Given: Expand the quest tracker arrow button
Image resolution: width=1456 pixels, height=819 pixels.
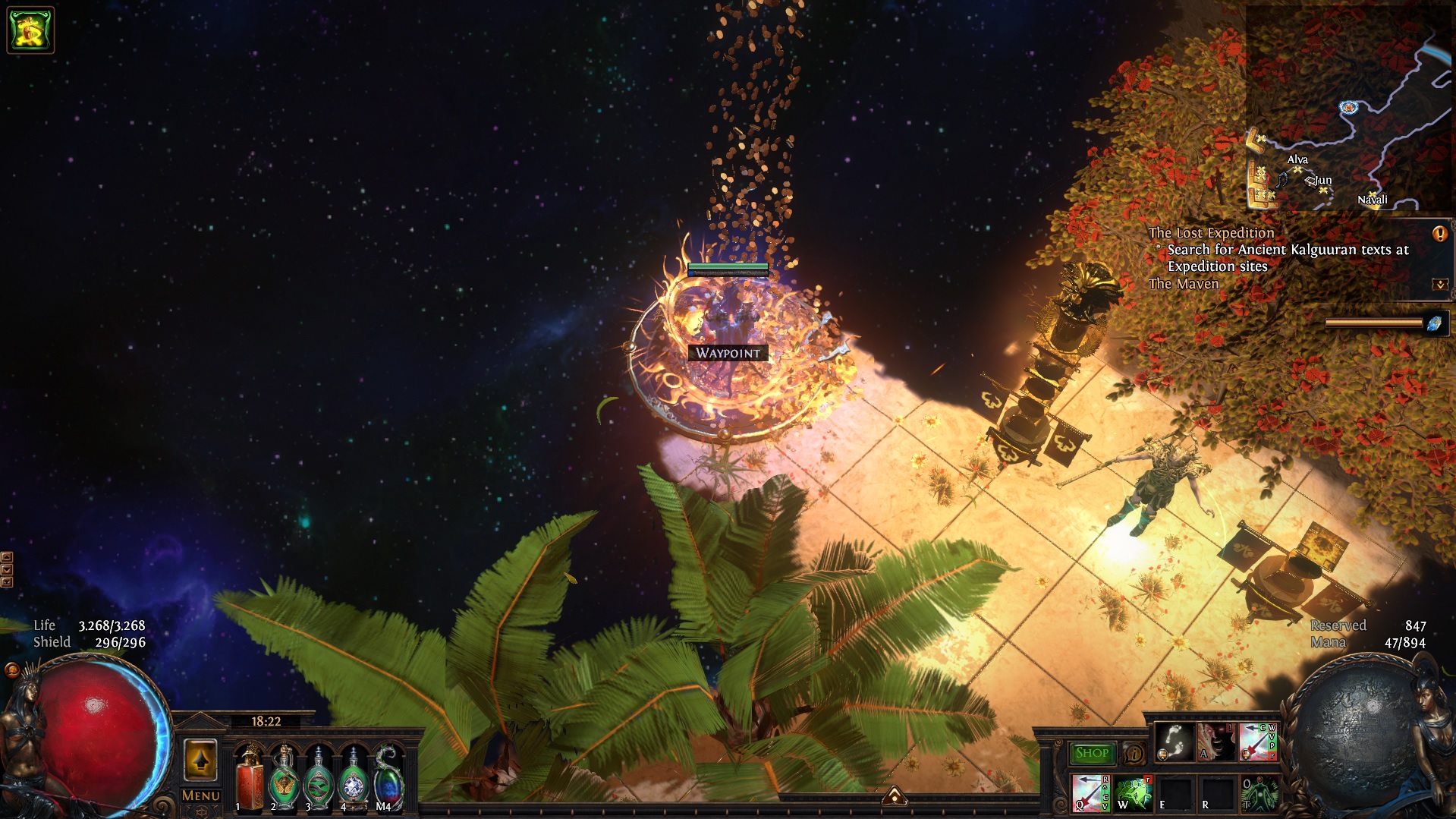Looking at the screenshot, I should pos(1439,285).
